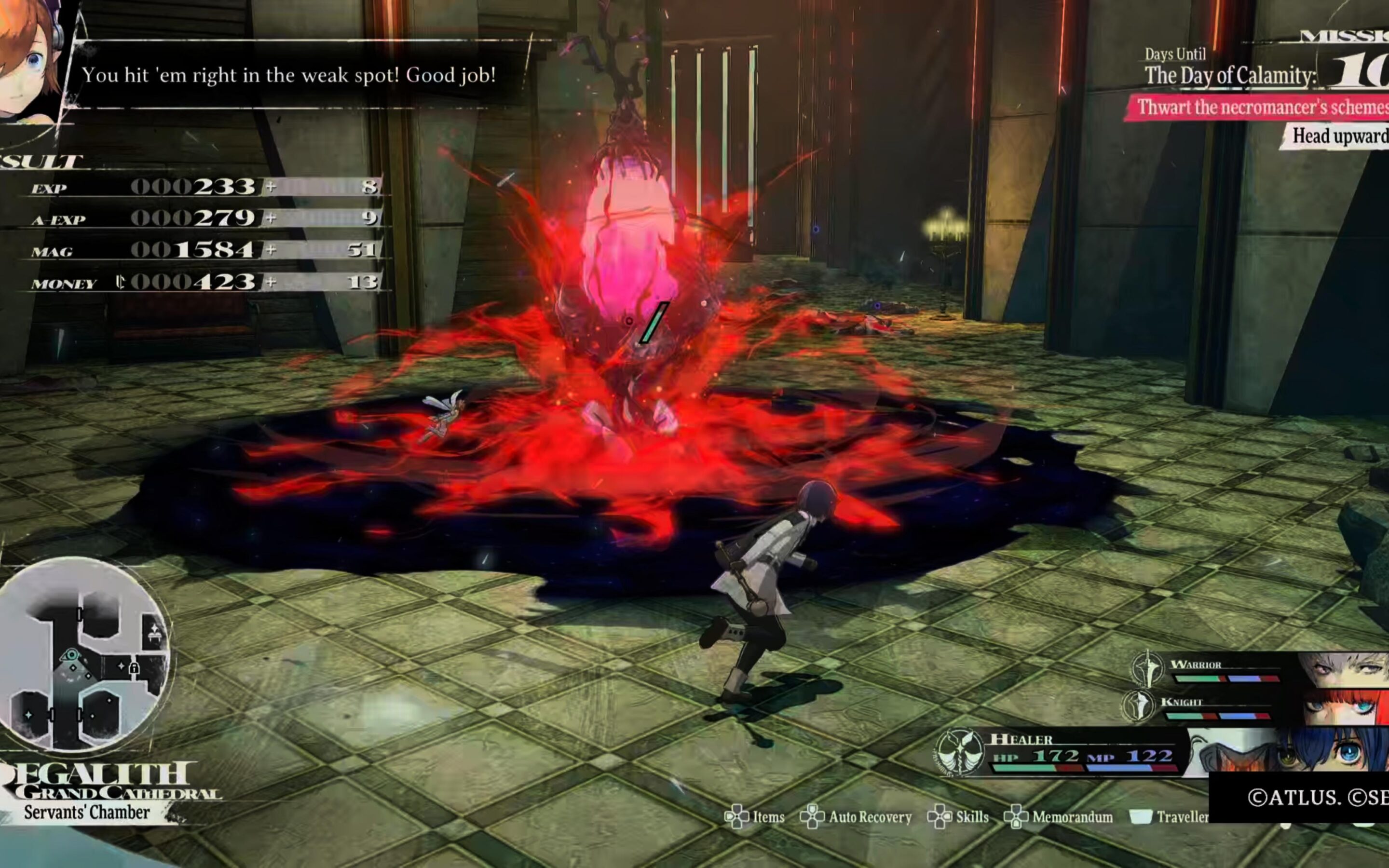Open the Skills shortcut
Image resolution: width=1389 pixels, height=868 pixels.
(958, 817)
